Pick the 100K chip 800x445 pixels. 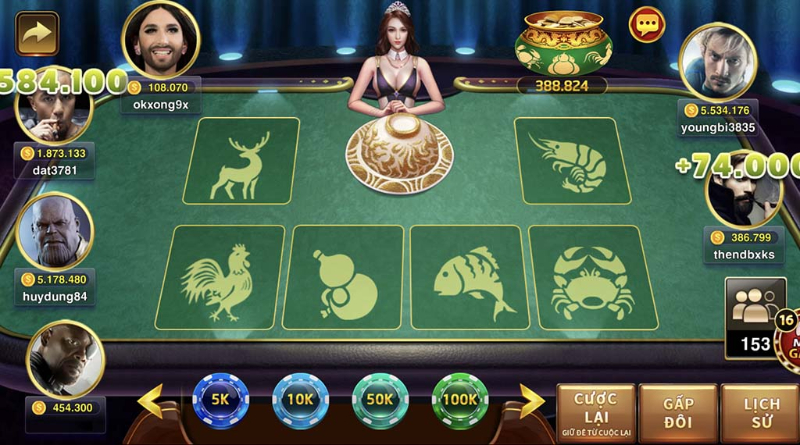click(460, 398)
